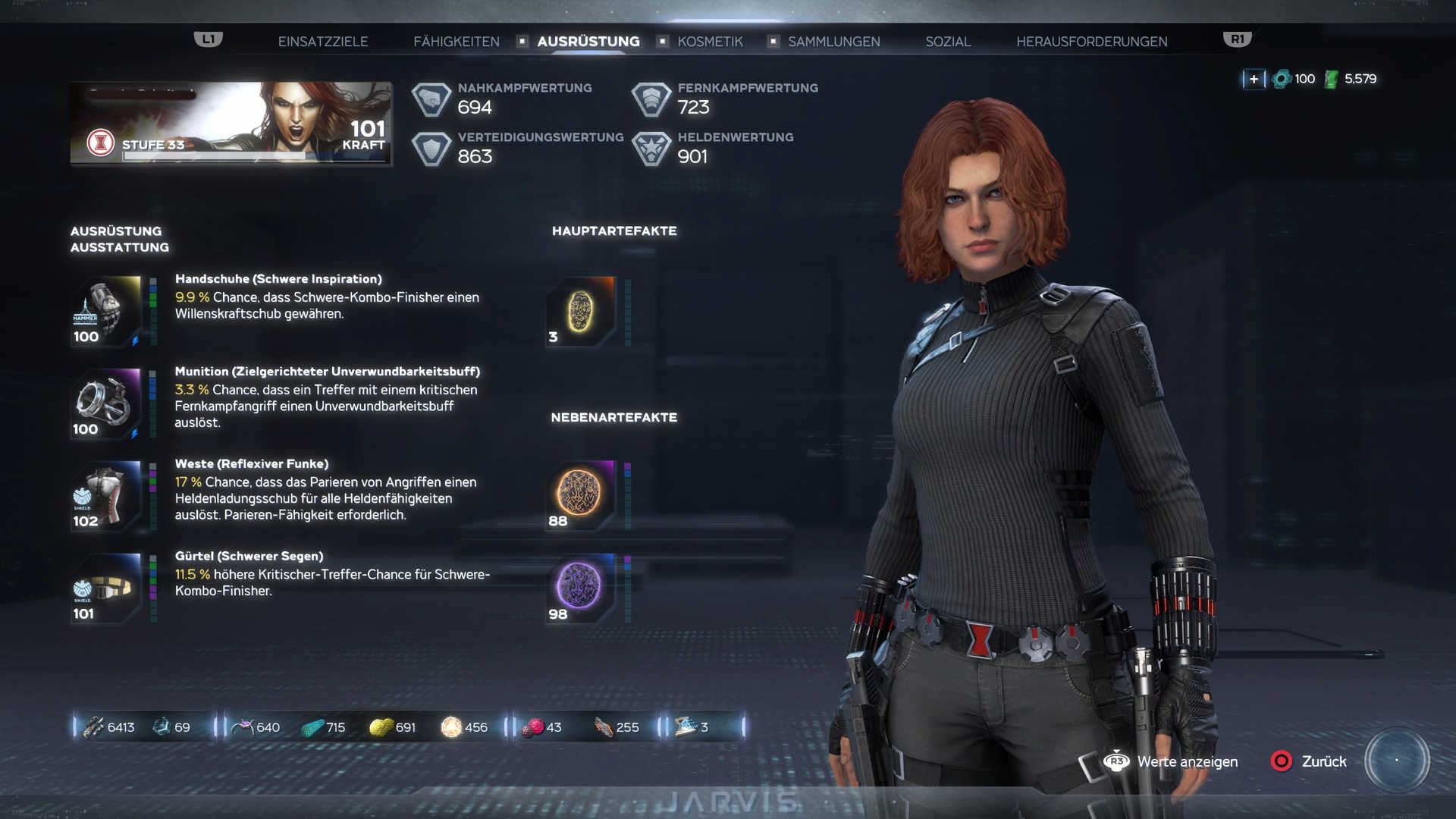Show the Herausforderungen tab

[x=1091, y=42]
